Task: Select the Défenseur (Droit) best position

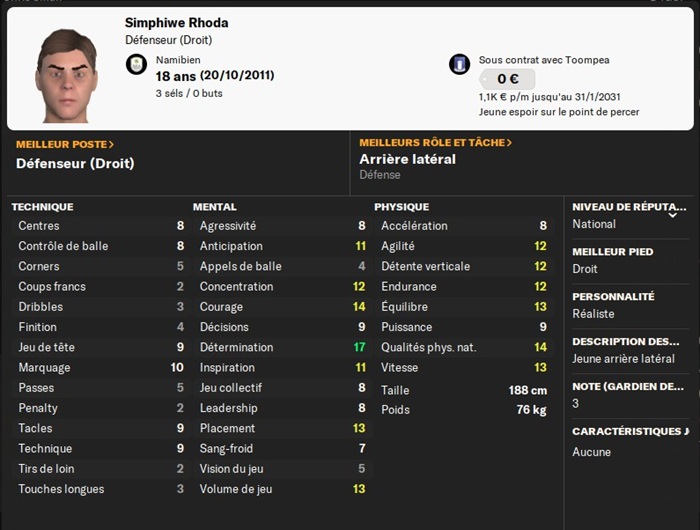Action: pos(75,163)
